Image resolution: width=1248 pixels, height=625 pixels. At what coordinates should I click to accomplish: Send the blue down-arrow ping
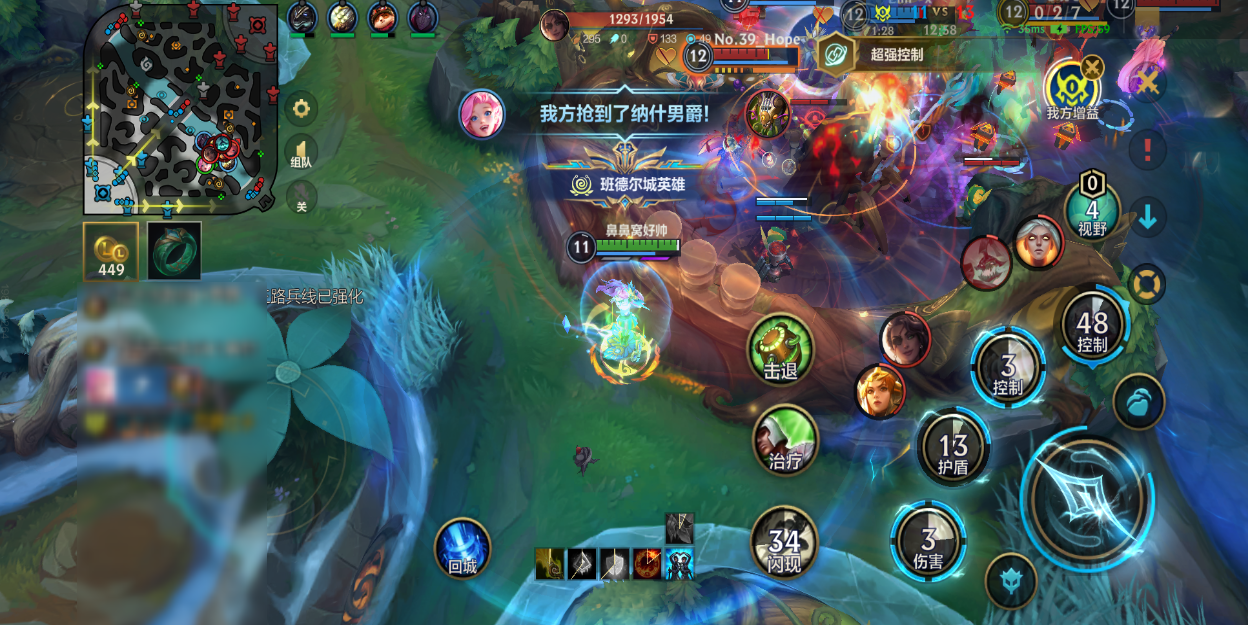1148,216
